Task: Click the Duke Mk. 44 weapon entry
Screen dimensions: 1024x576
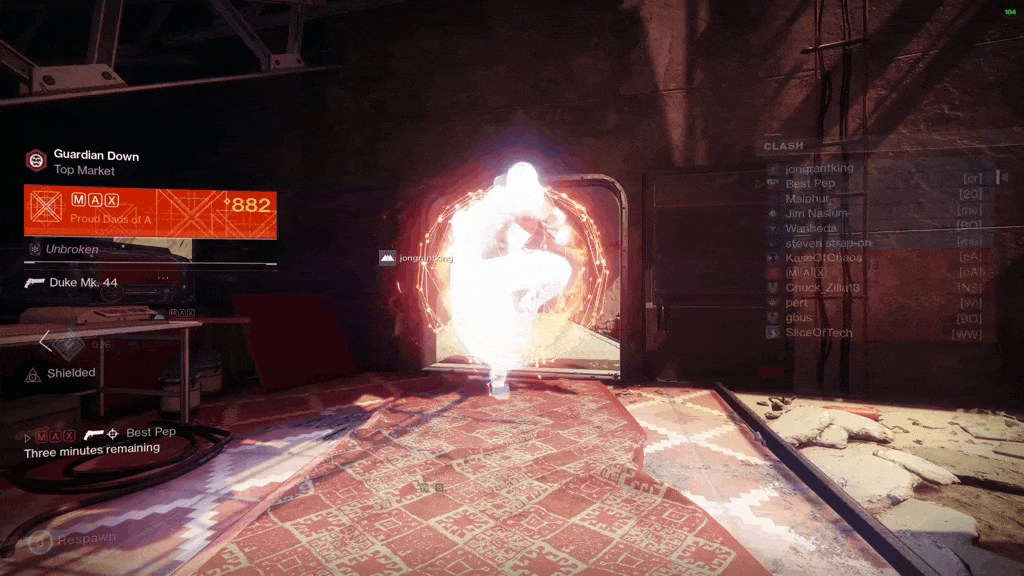Action: 82,283
